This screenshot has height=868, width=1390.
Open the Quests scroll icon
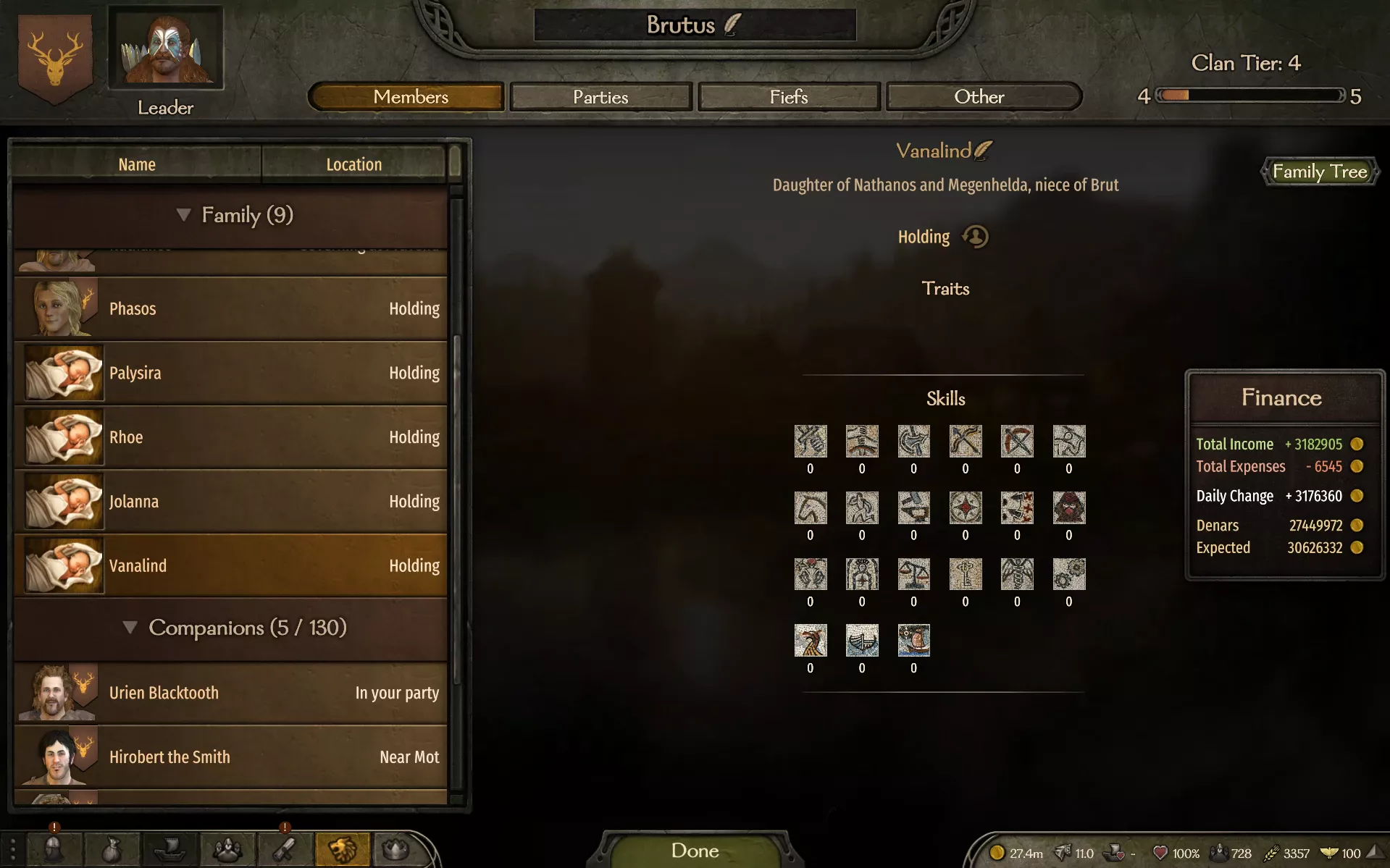(x=285, y=849)
